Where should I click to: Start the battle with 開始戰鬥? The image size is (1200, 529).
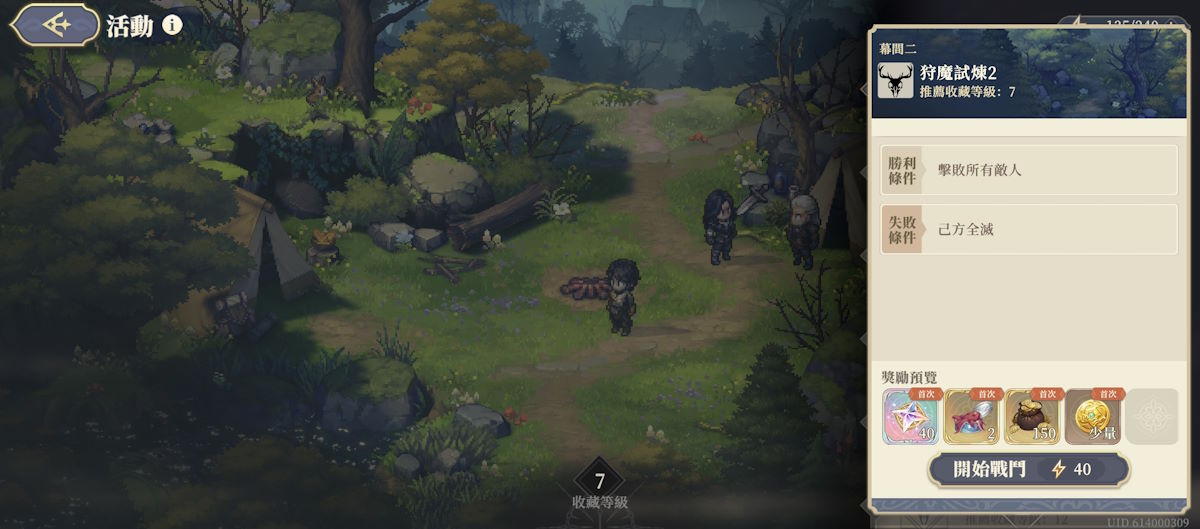1029,469
